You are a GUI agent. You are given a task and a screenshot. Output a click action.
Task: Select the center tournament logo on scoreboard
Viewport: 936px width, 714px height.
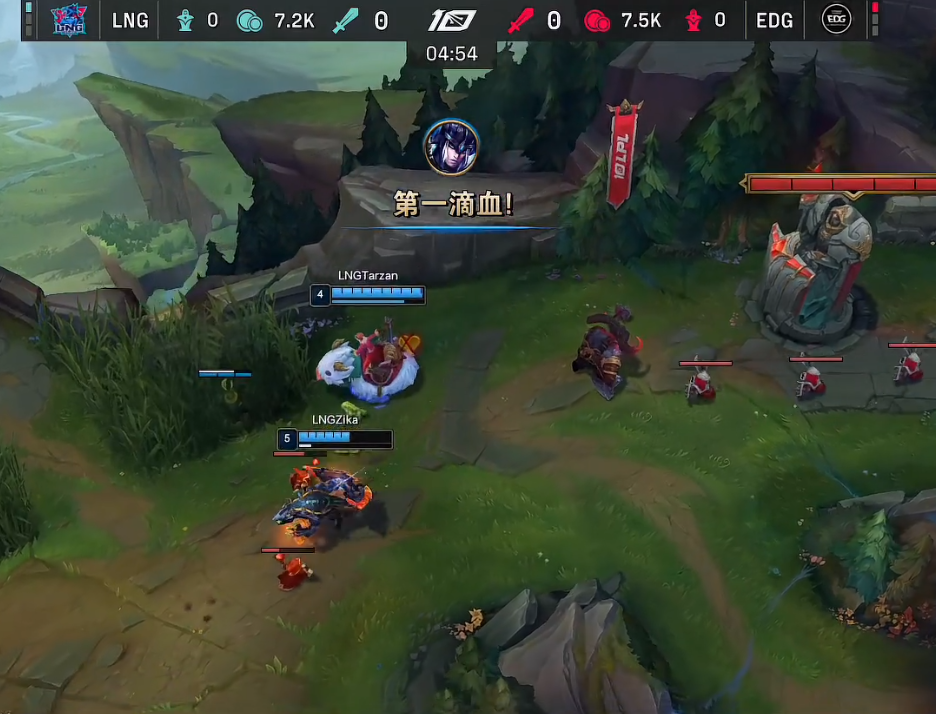[452, 20]
